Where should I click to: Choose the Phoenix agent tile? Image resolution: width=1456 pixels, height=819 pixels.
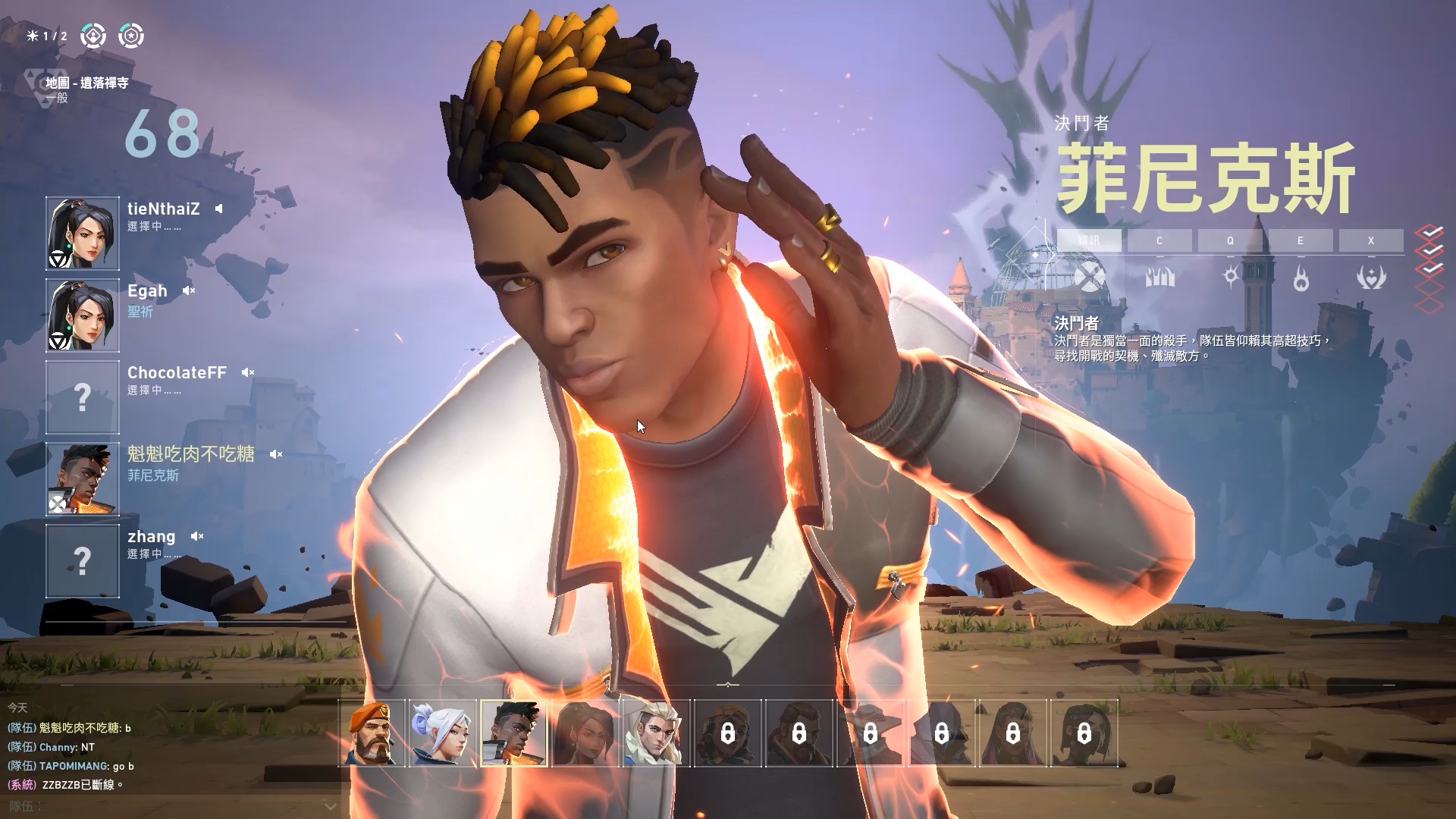514,733
